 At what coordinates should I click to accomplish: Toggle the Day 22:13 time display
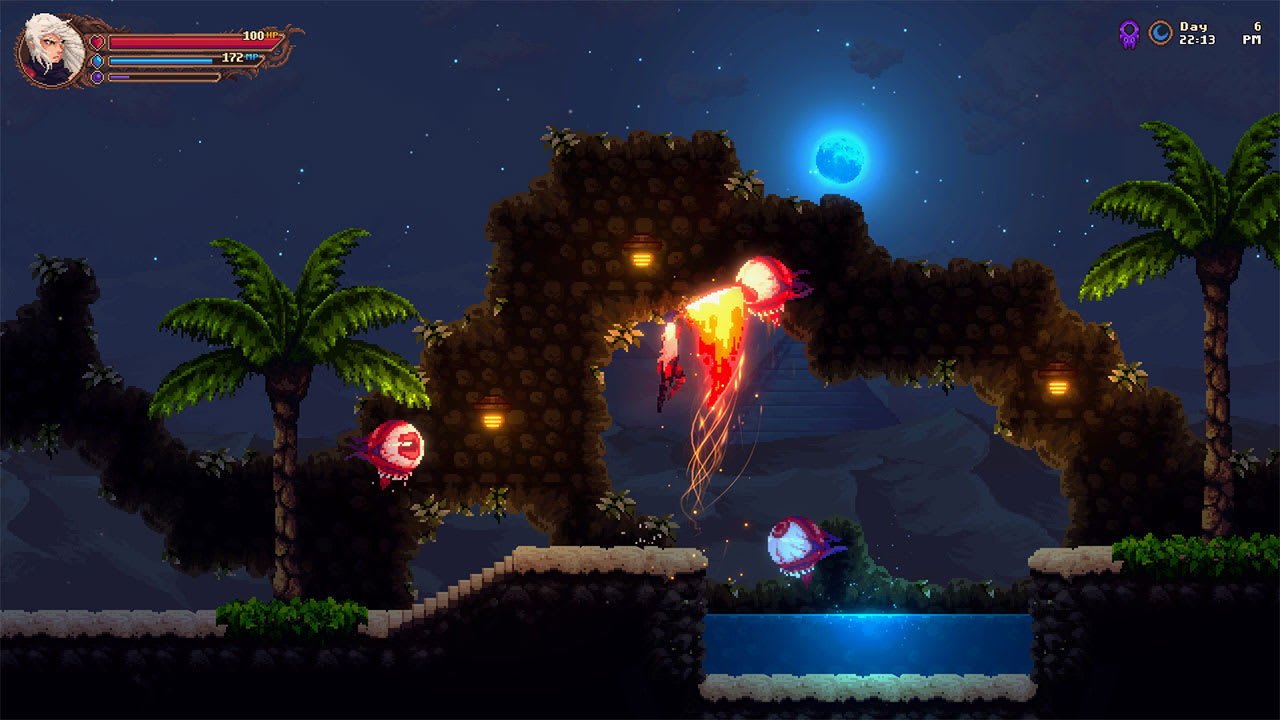click(1196, 32)
